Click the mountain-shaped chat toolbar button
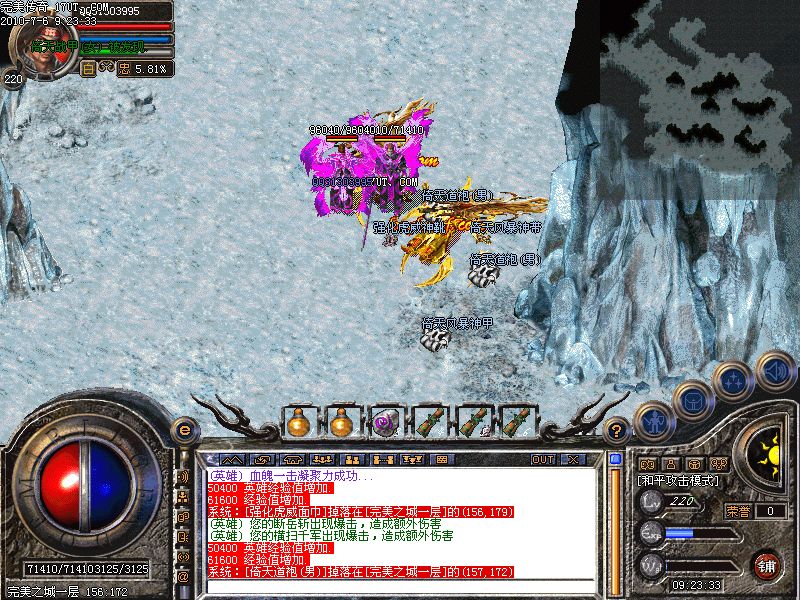Image resolution: width=800 pixels, height=600 pixels. (x=234, y=459)
